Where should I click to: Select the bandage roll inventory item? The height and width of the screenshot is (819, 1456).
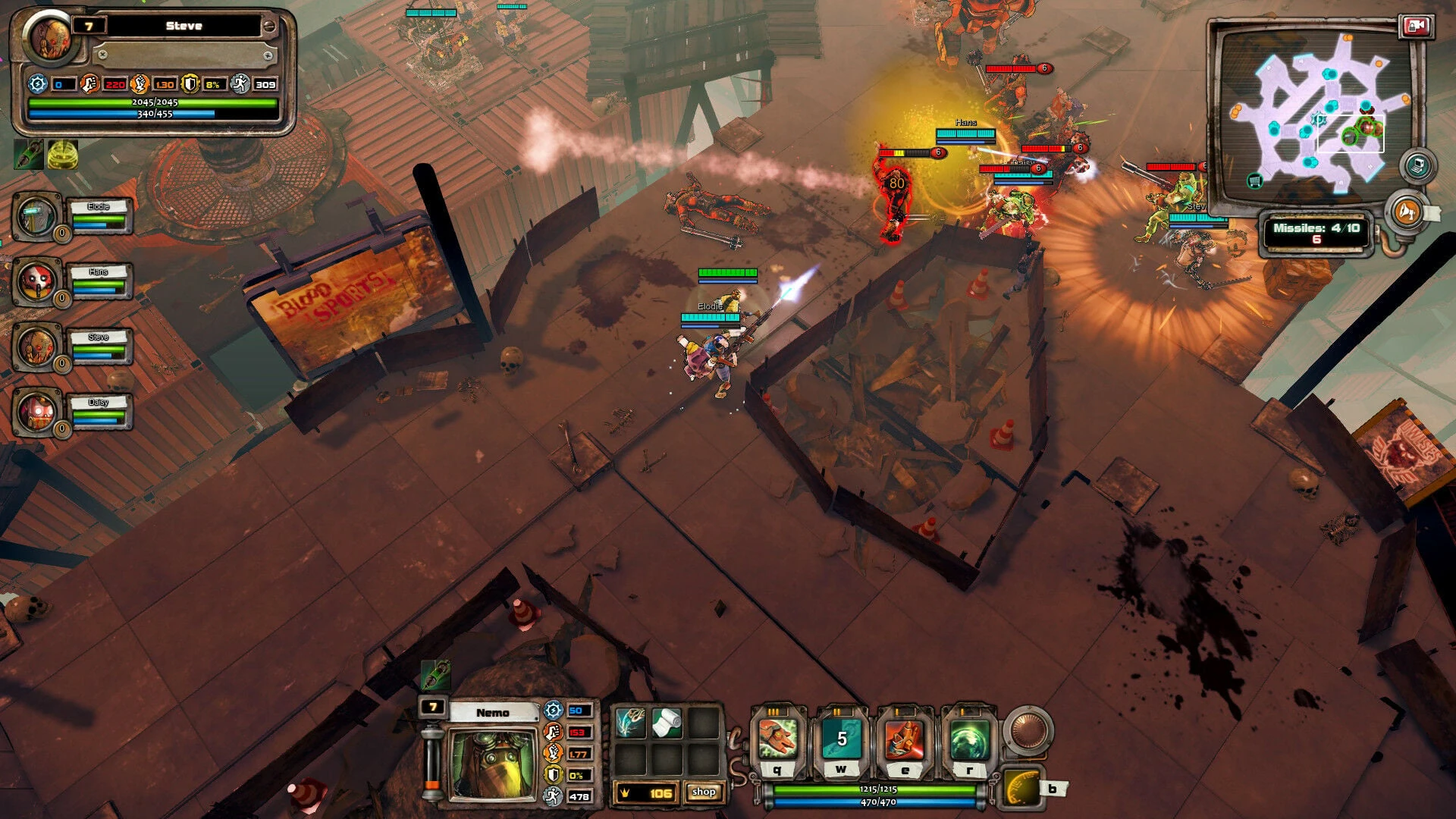(667, 723)
